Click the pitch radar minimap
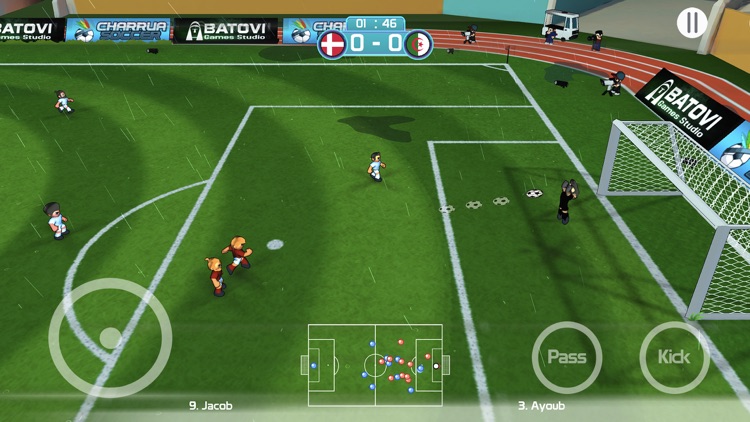The width and height of the screenshot is (750, 422). click(x=375, y=365)
